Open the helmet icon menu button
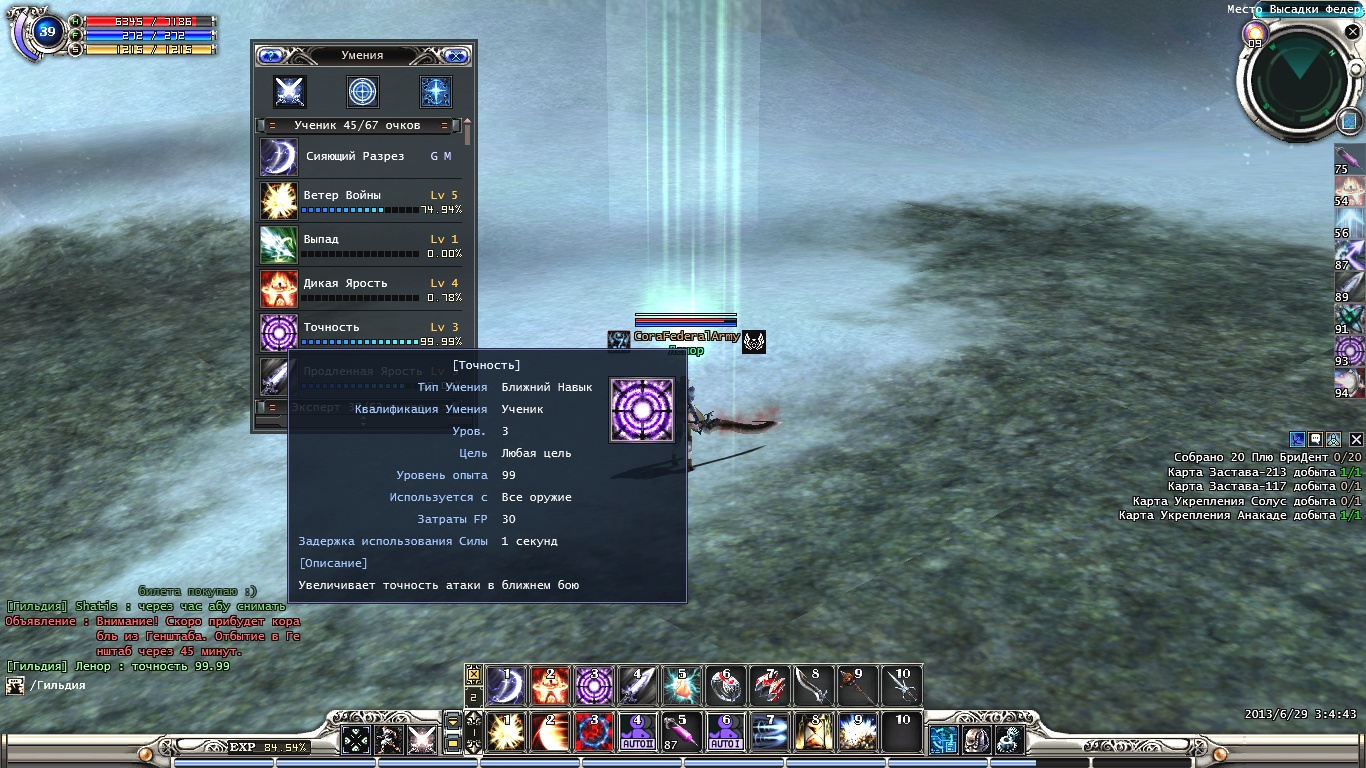 click(x=975, y=739)
